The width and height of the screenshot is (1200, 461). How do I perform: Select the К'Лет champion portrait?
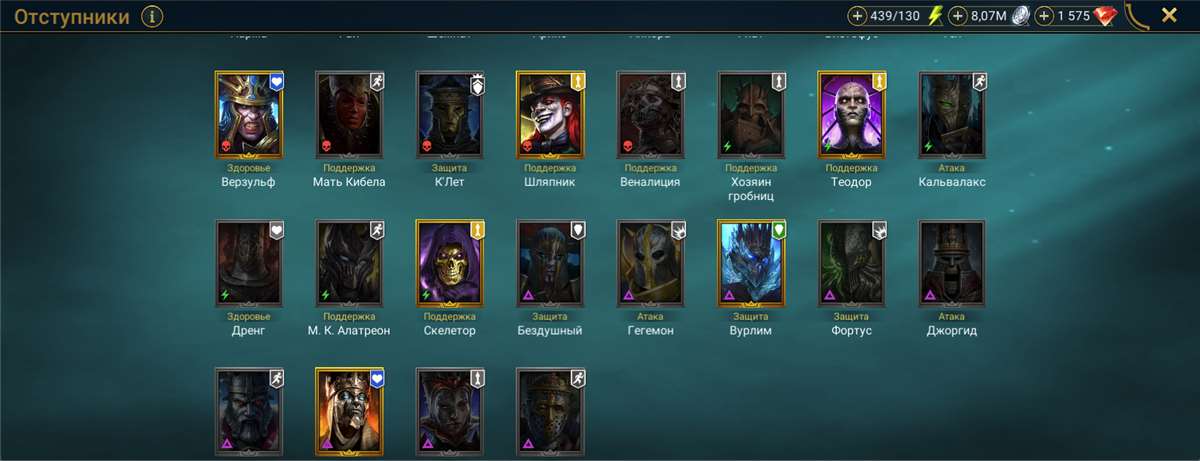450,115
